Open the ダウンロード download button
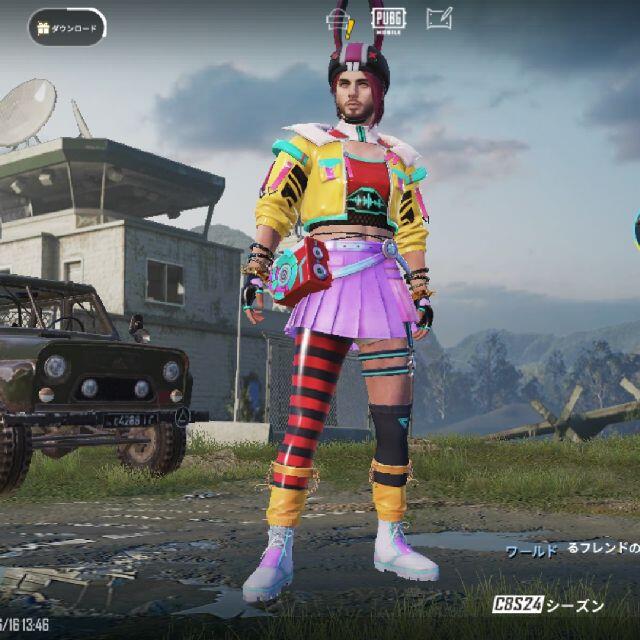Image resolution: width=640 pixels, height=640 pixels. click(67, 28)
